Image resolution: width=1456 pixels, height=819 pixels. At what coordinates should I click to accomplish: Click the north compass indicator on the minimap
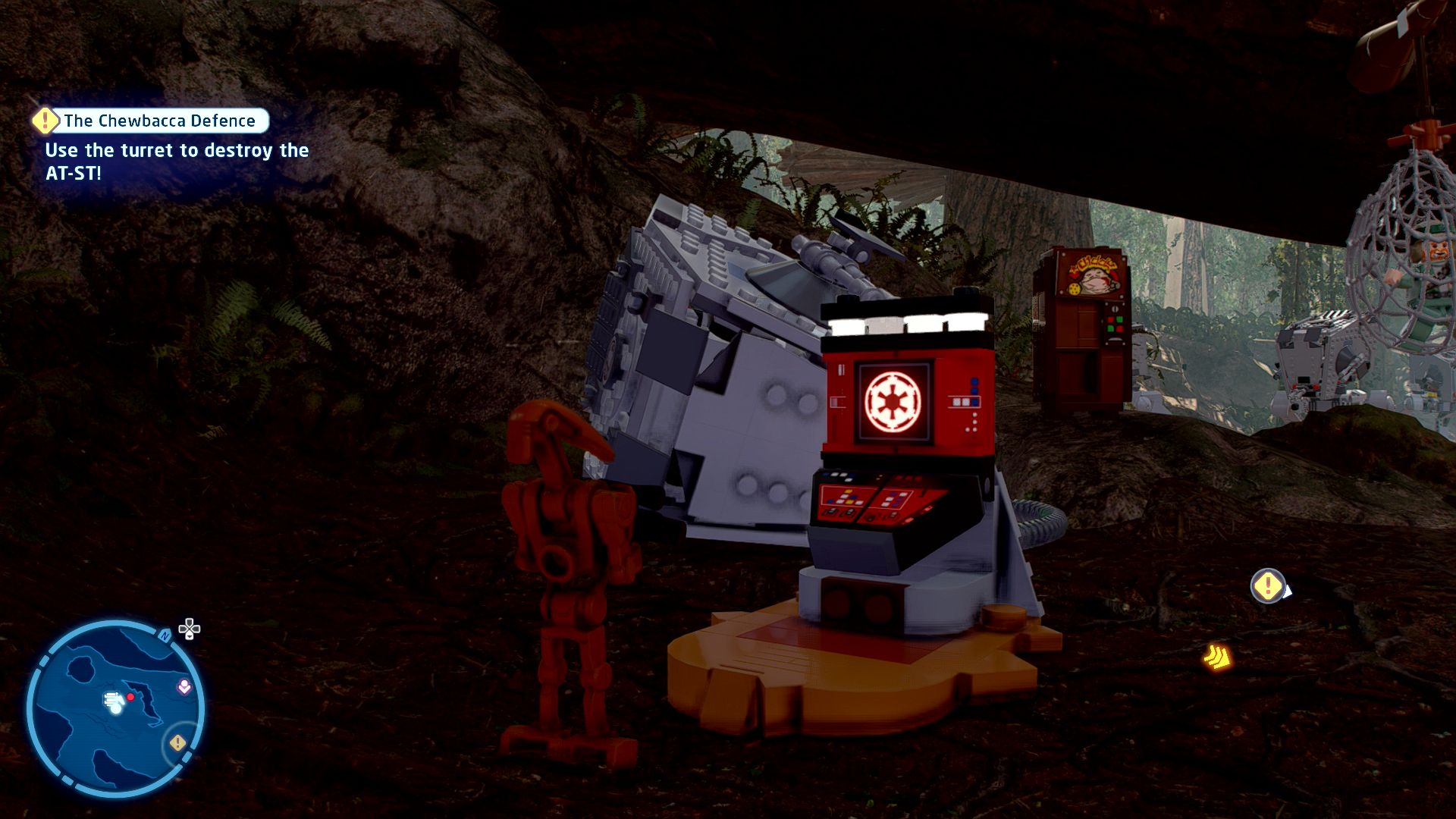pos(165,636)
